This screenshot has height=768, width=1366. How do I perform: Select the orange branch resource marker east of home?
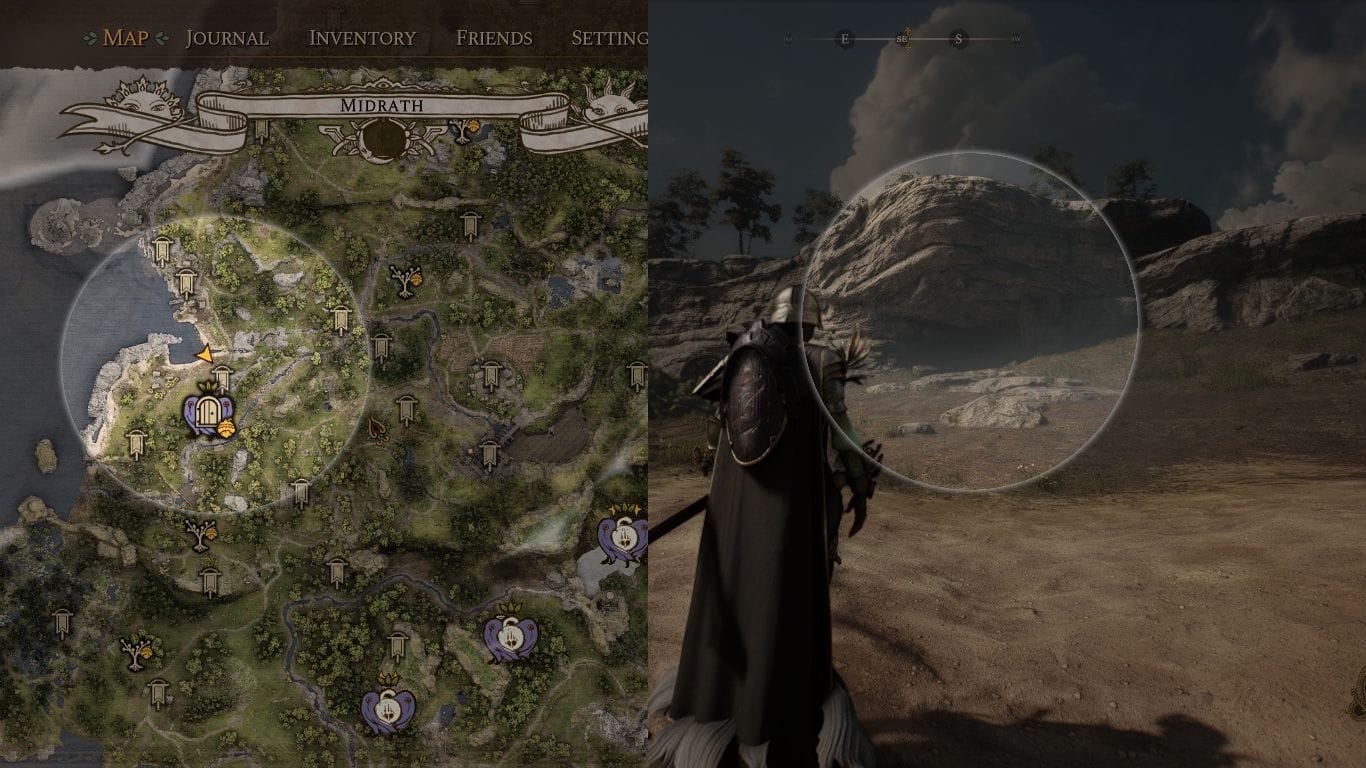pyautogui.click(x=377, y=431)
